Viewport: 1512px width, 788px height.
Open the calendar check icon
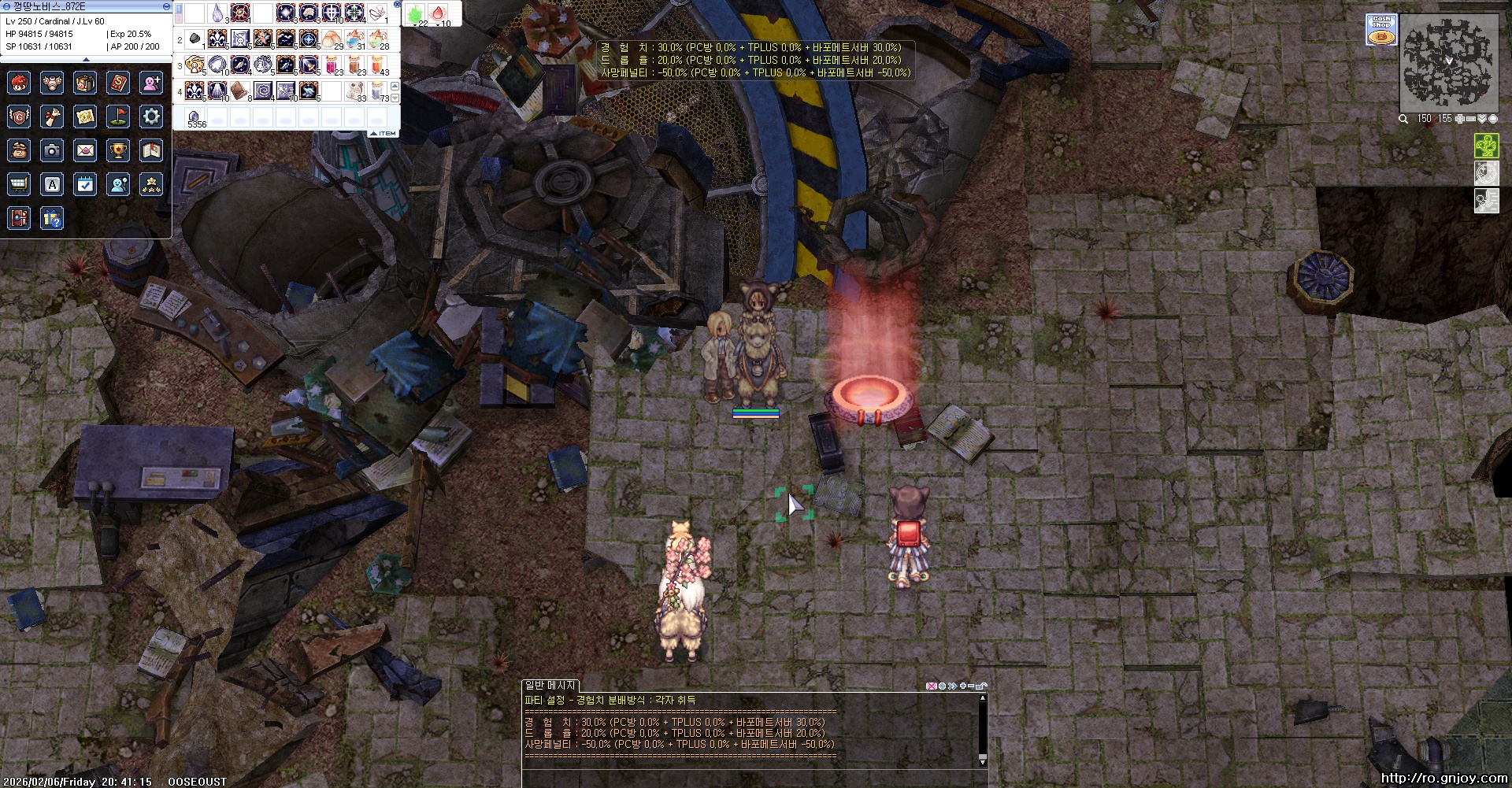[x=85, y=184]
